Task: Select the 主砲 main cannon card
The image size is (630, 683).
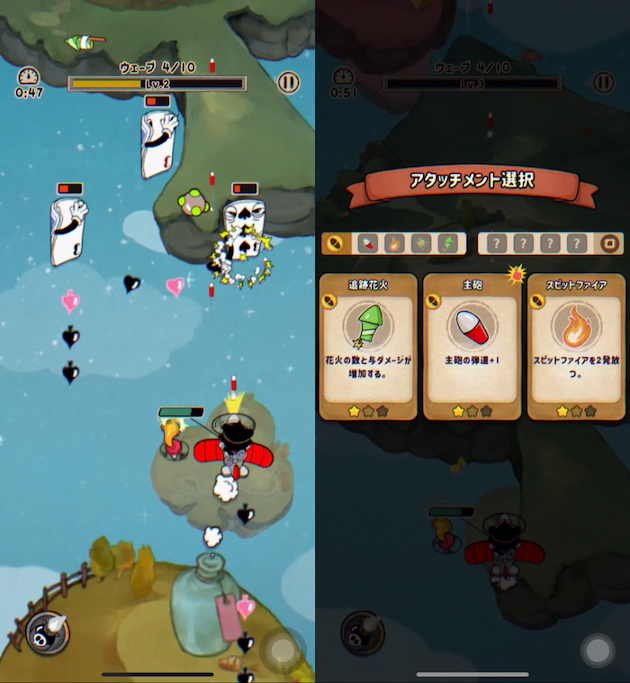Action: (x=472, y=345)
